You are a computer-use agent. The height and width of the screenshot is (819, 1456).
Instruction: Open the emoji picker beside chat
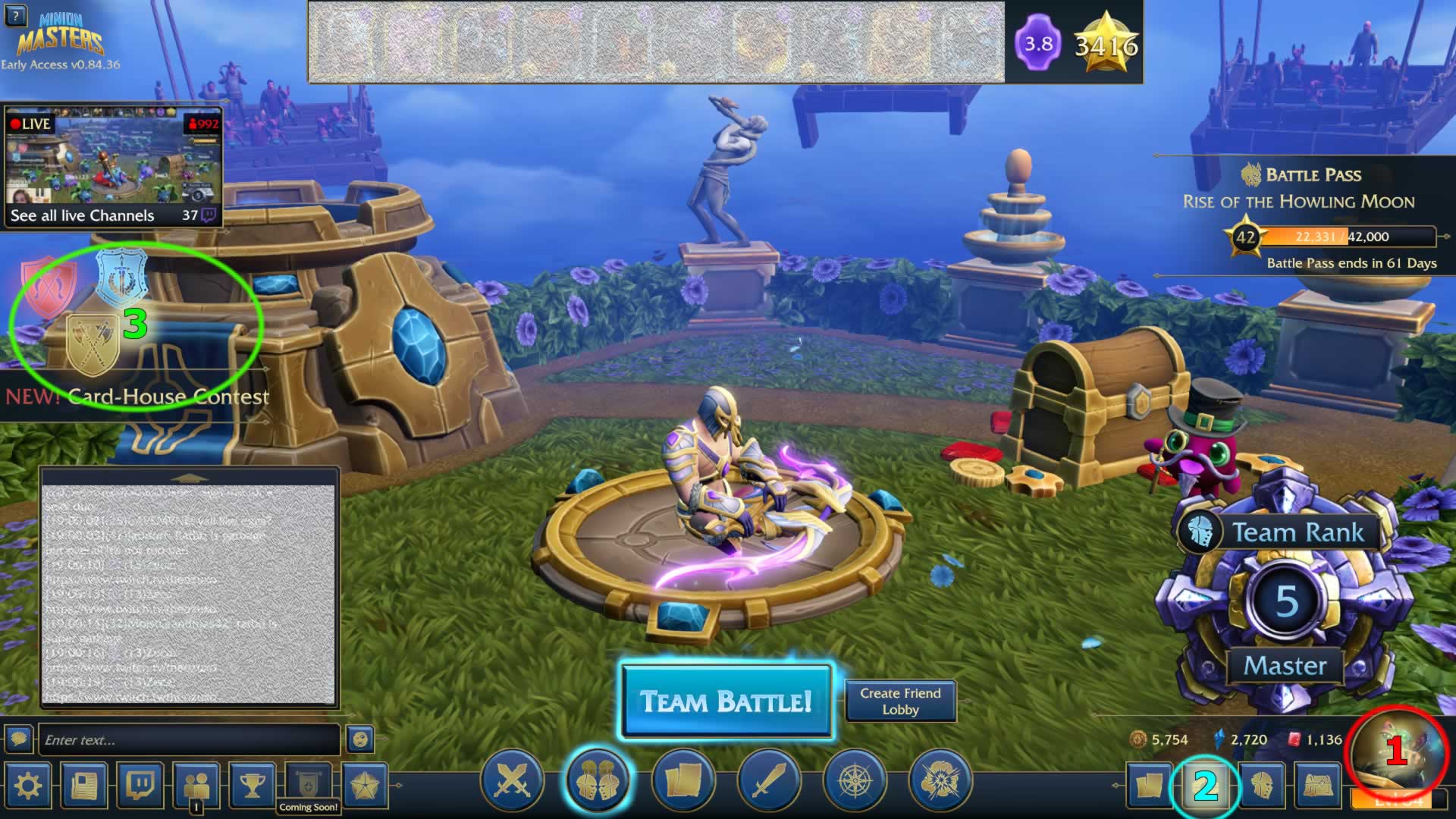[360, 739]
